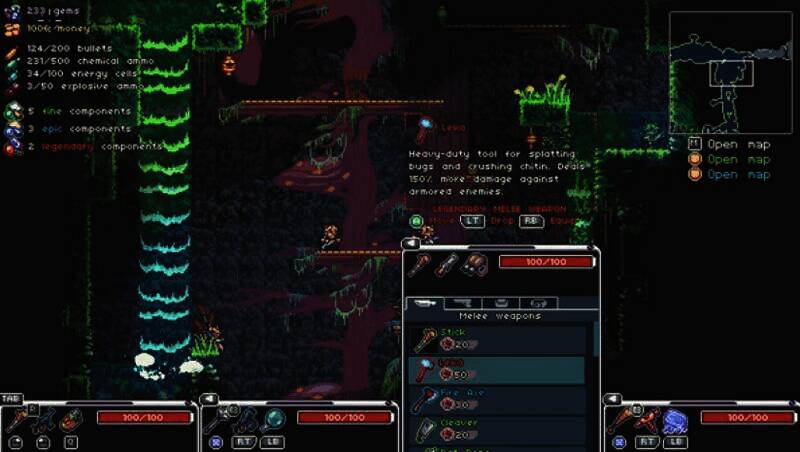The image size is (800, 452).
Task: Switch to the third inventory category tab
Action: (x=501, y=302)
